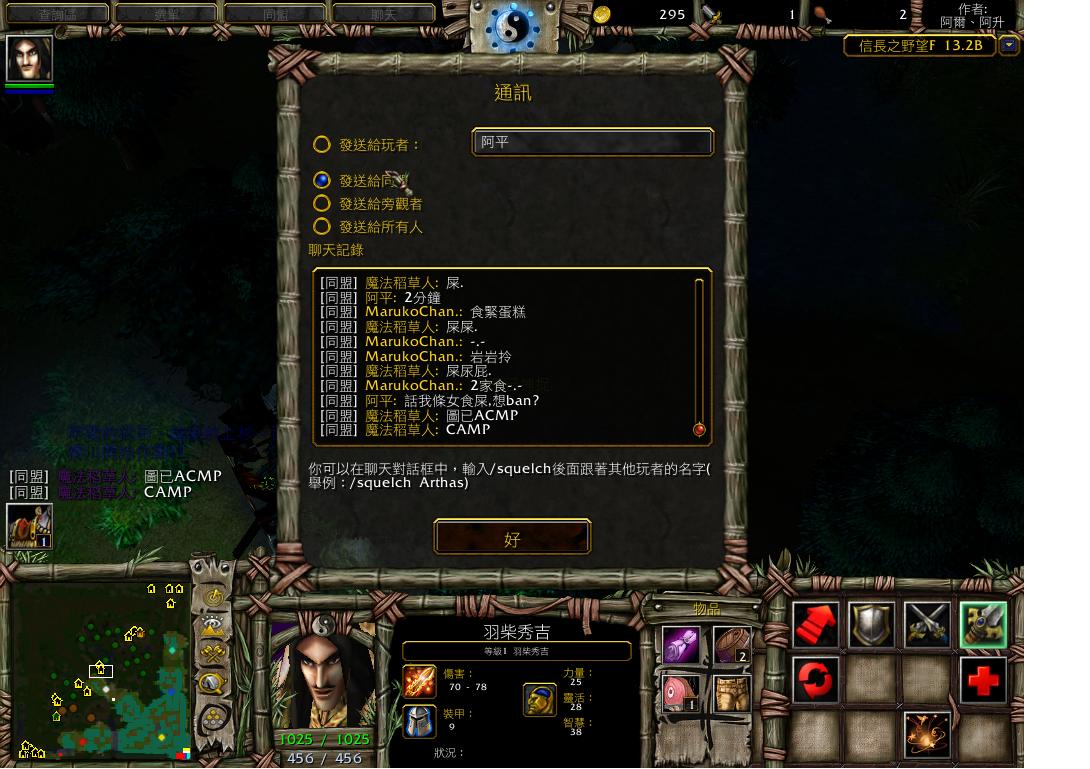Open the red cross hero skills command
This screenshot has width=1090, height=769.
coord(983,681)
